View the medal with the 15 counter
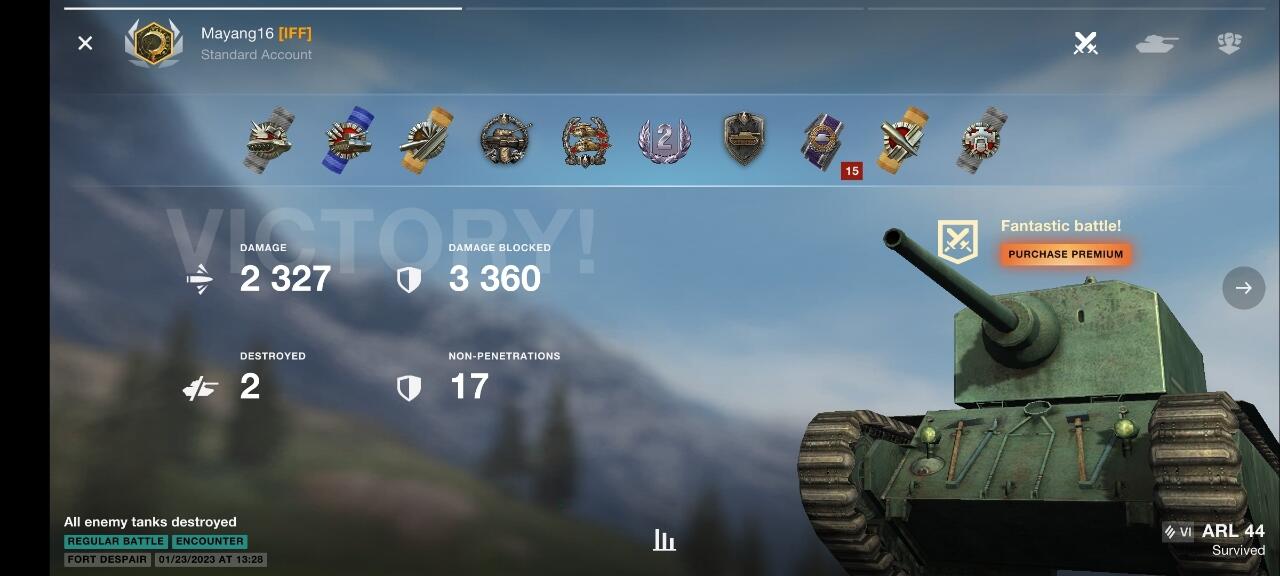The width and height of the screenshot is (1280, 576). 824,141
